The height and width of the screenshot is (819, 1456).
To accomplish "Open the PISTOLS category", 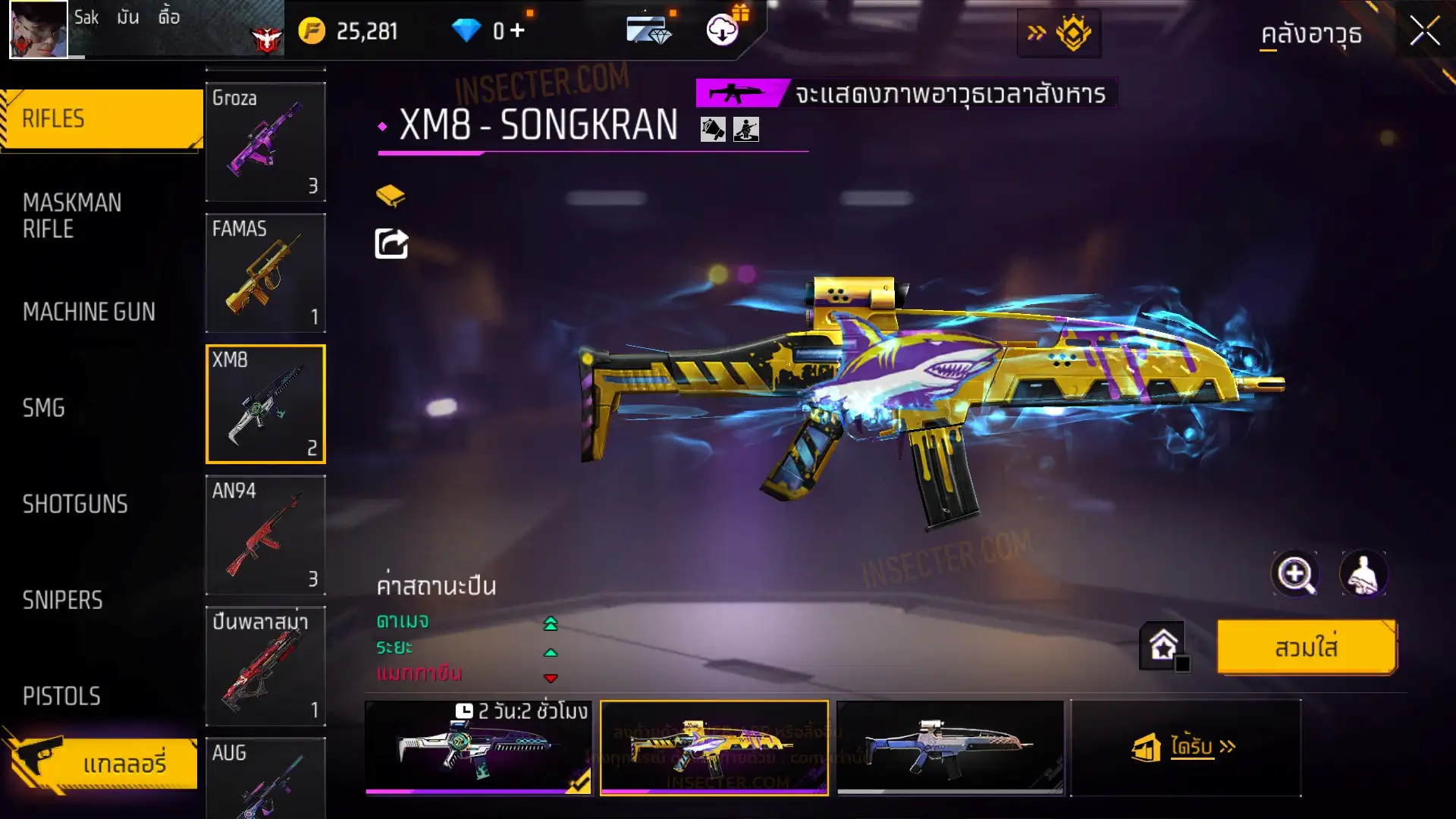I will coord(61,696).
